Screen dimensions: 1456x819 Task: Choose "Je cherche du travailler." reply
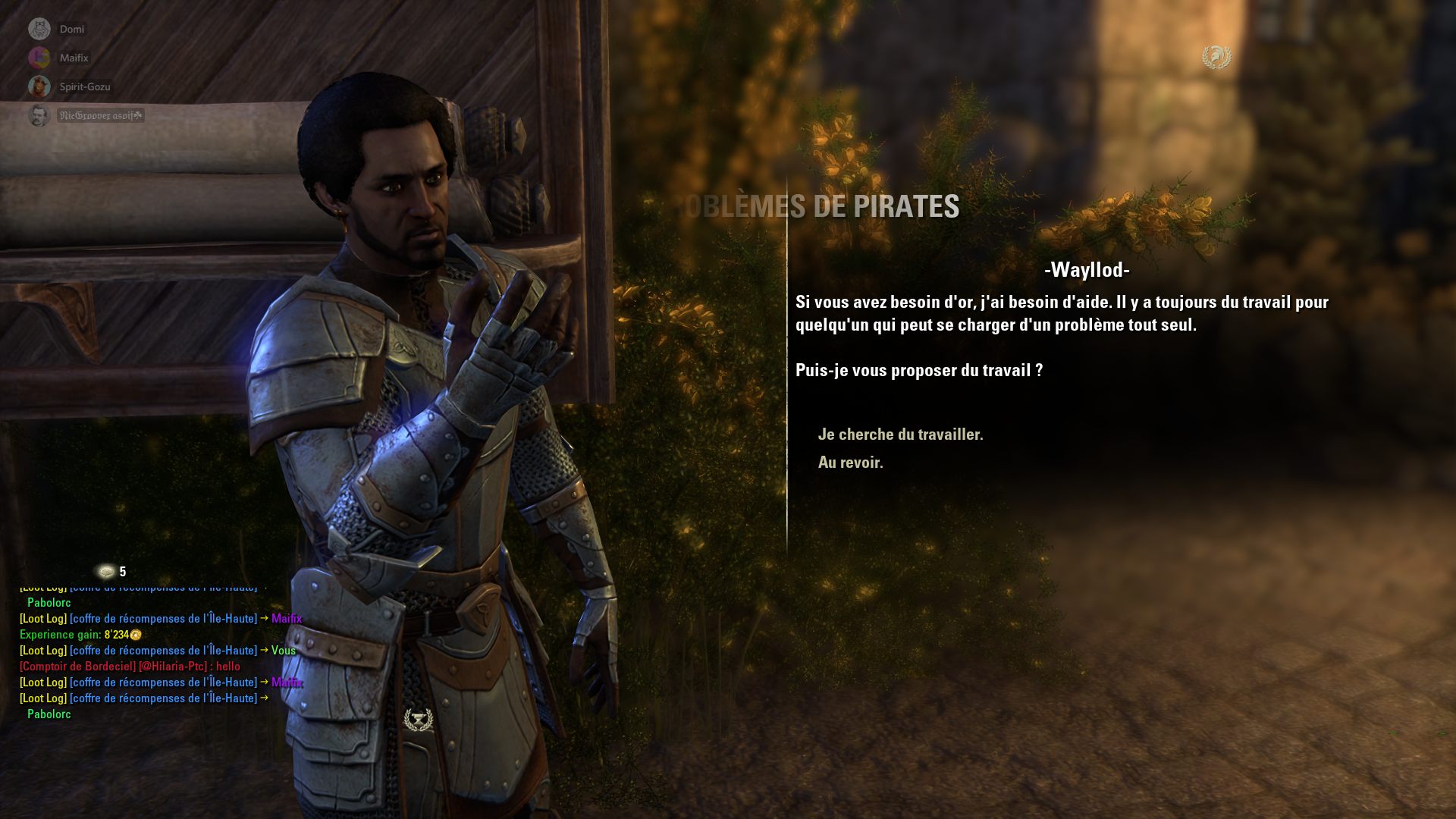900,435
